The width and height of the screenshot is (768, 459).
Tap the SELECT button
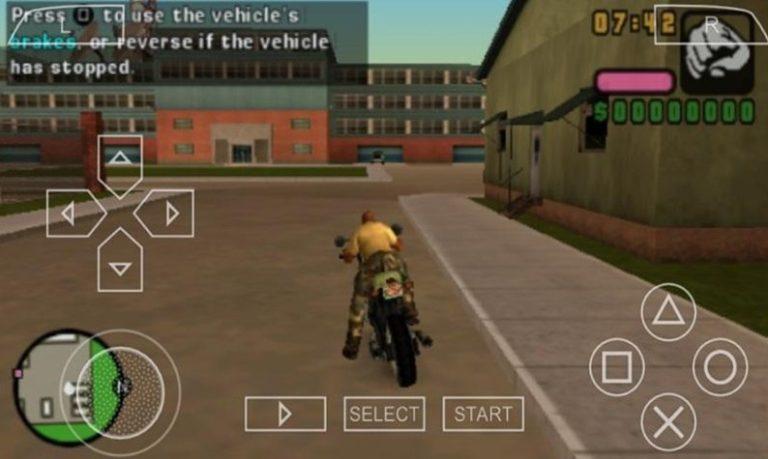point(384,414)
